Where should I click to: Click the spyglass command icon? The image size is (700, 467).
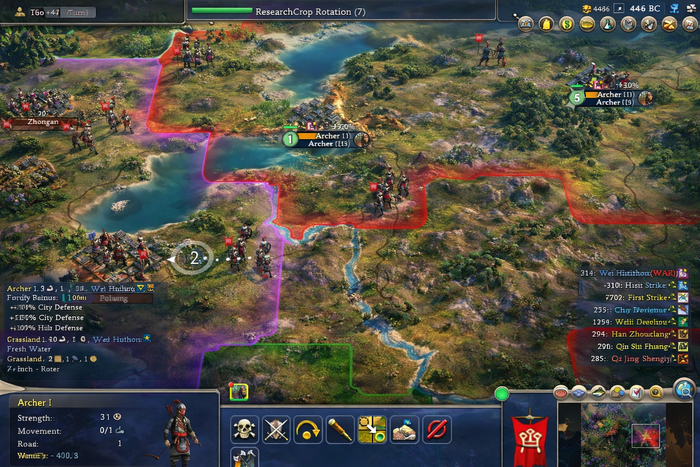(x=340, y=430)
